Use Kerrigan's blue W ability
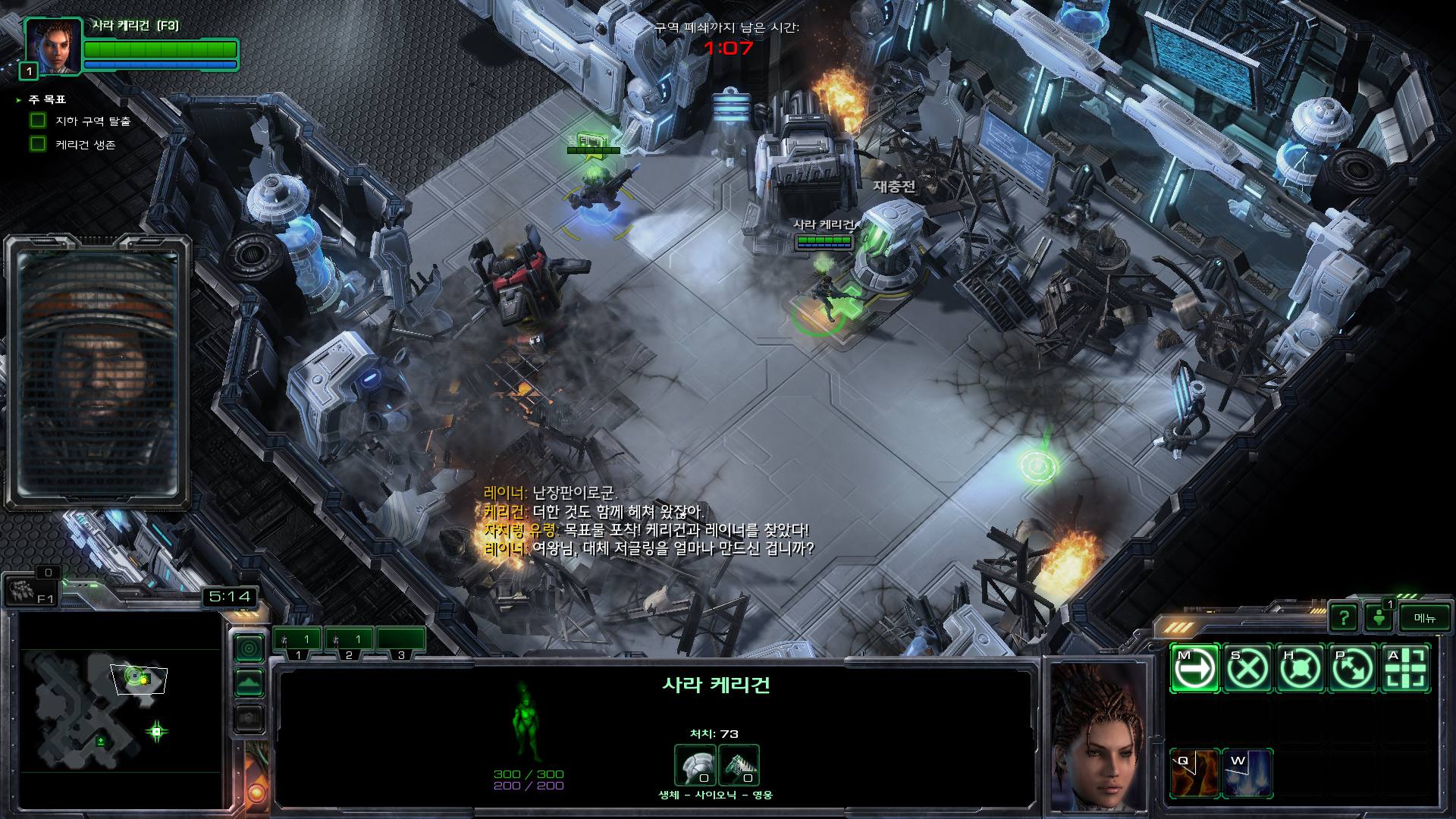The height and width of the screenshot is (819, 1456). (1247, 773)
